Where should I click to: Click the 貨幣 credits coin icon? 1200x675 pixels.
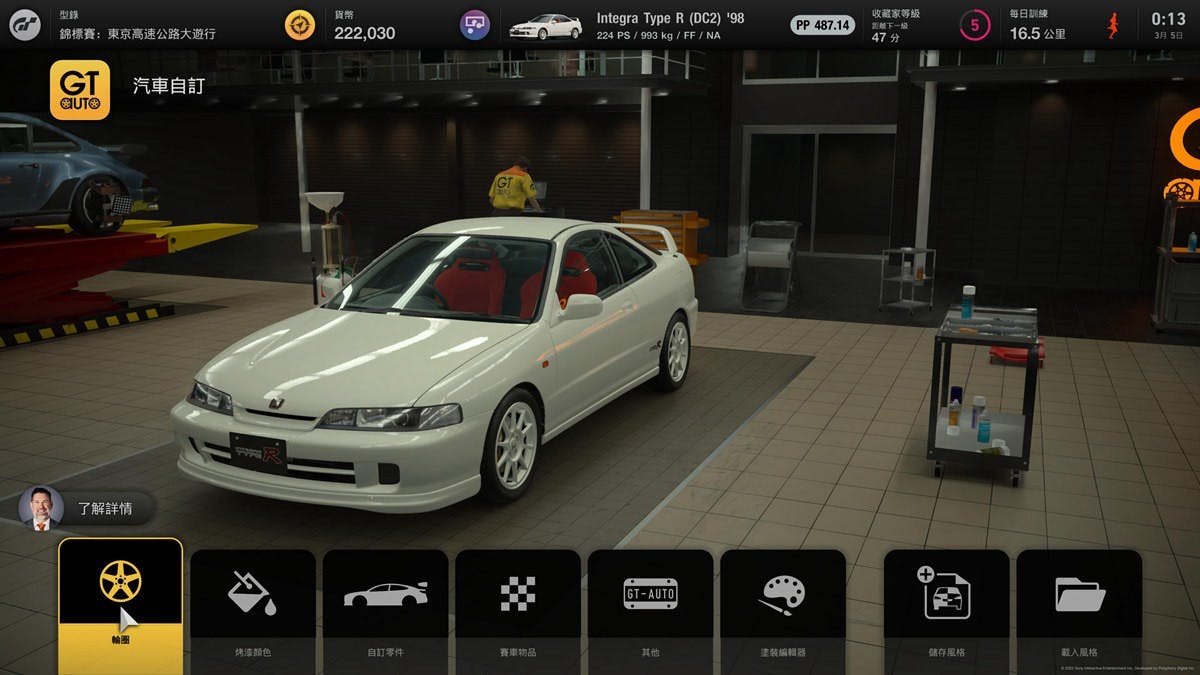[299, 25]
